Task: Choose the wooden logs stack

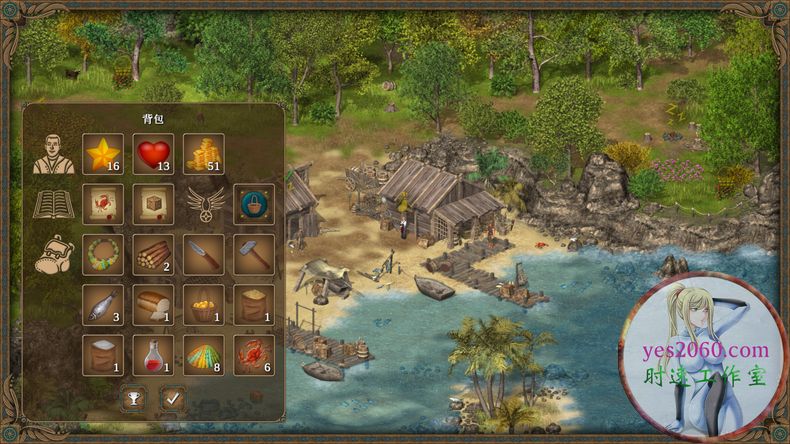Action: point(153,254)
